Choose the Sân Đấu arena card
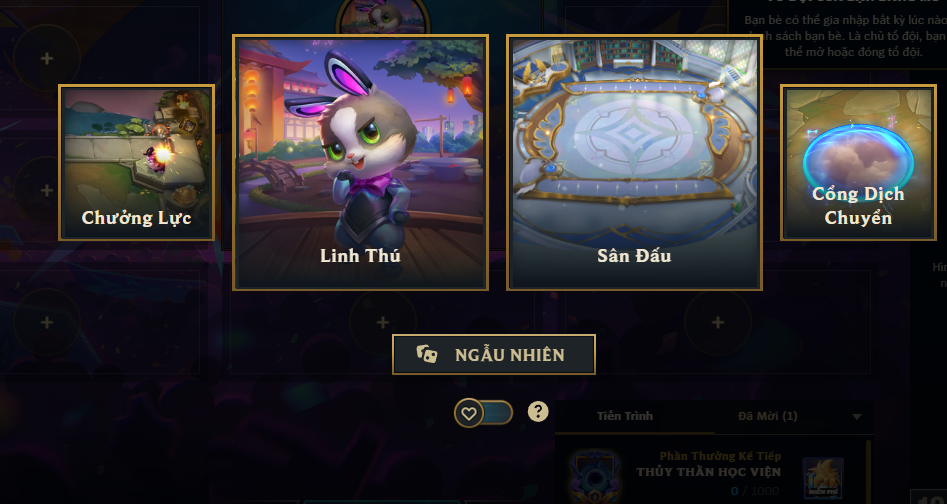 tap(634, 162)
